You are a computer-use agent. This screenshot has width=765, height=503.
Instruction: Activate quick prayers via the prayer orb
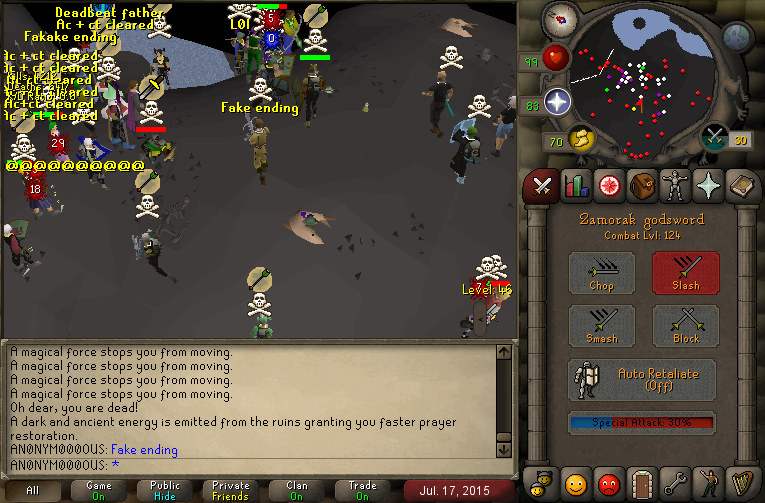tap(557, 101)
